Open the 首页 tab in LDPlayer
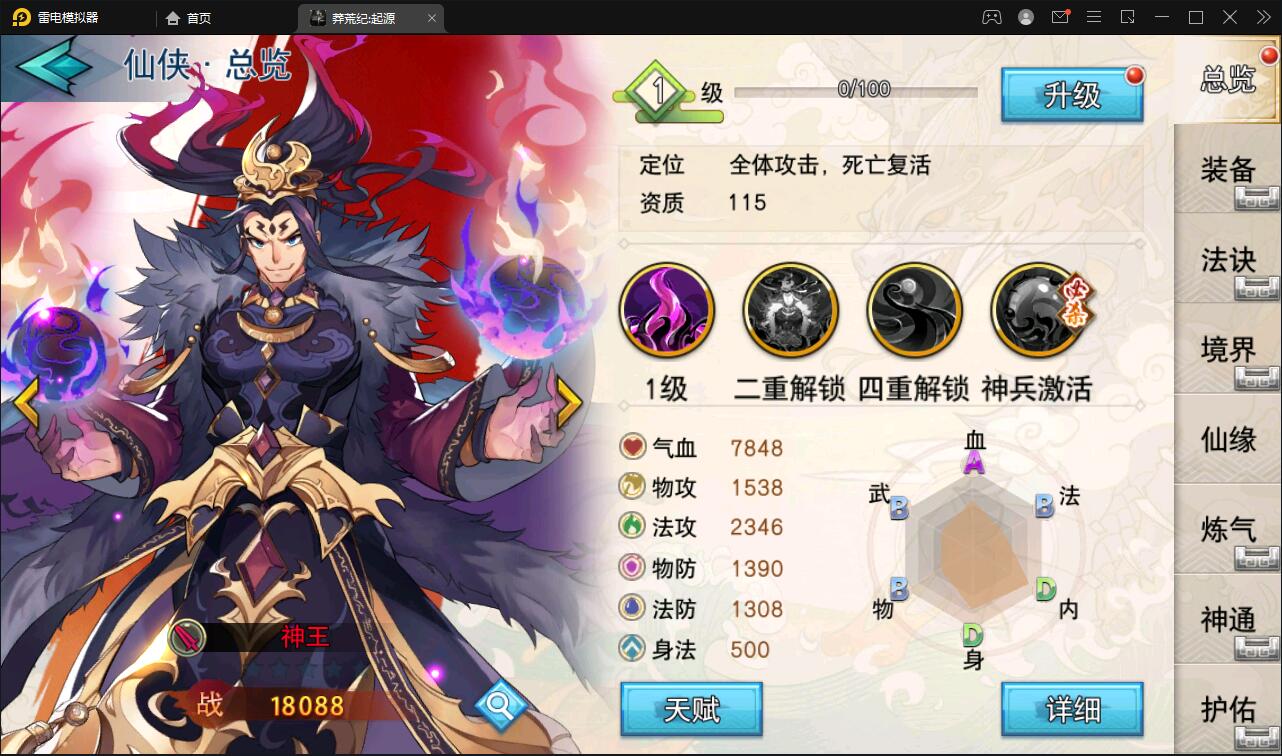This screenshot has height=756, width=1282. coord(190,17)
